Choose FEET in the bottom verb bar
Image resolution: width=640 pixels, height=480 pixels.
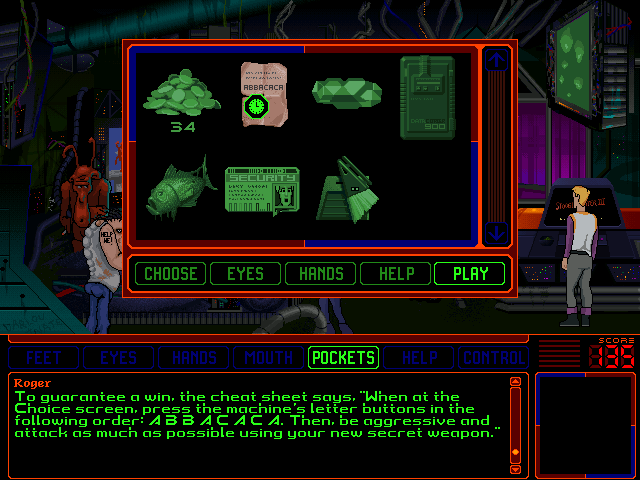[x=44, y=357]
